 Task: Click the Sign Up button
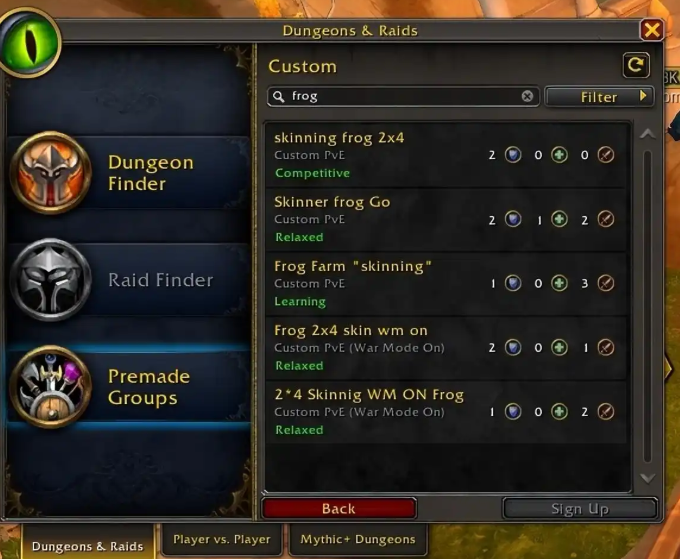click(x=579, y=508)
